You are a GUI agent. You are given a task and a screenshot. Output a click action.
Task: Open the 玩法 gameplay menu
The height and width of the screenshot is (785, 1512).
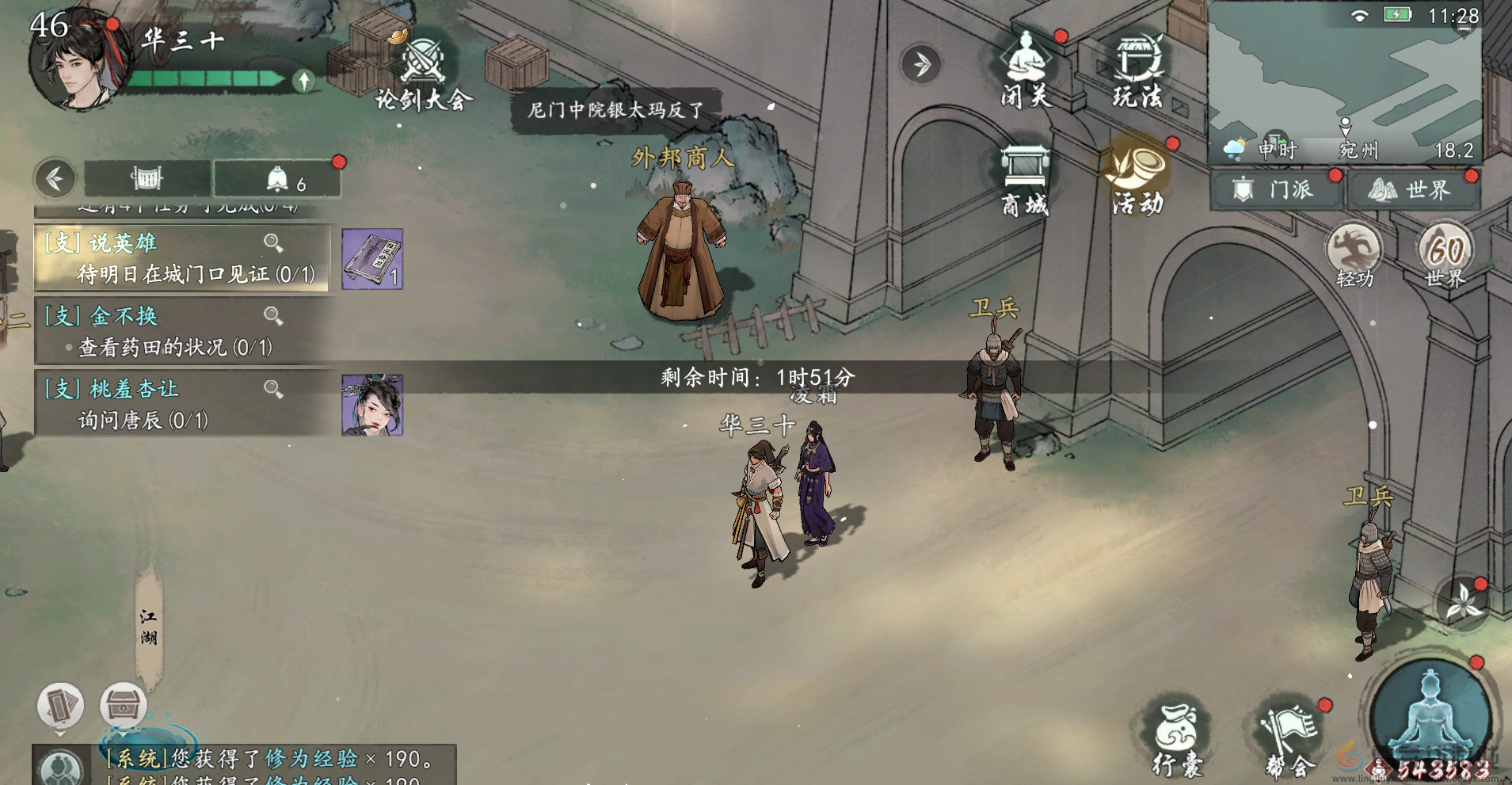(x=1137, y=71)
